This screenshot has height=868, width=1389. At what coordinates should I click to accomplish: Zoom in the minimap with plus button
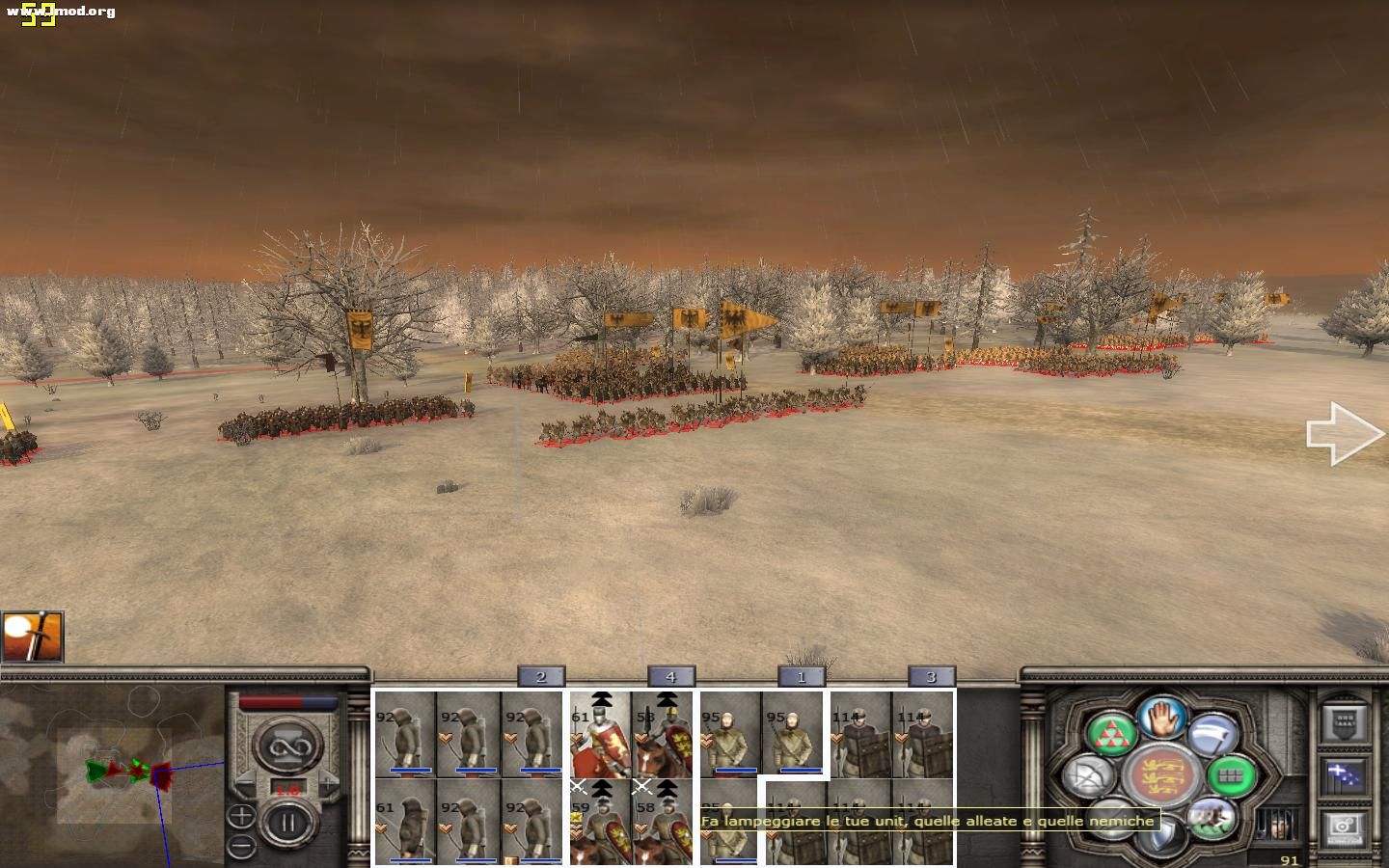(x=241, y=816)
